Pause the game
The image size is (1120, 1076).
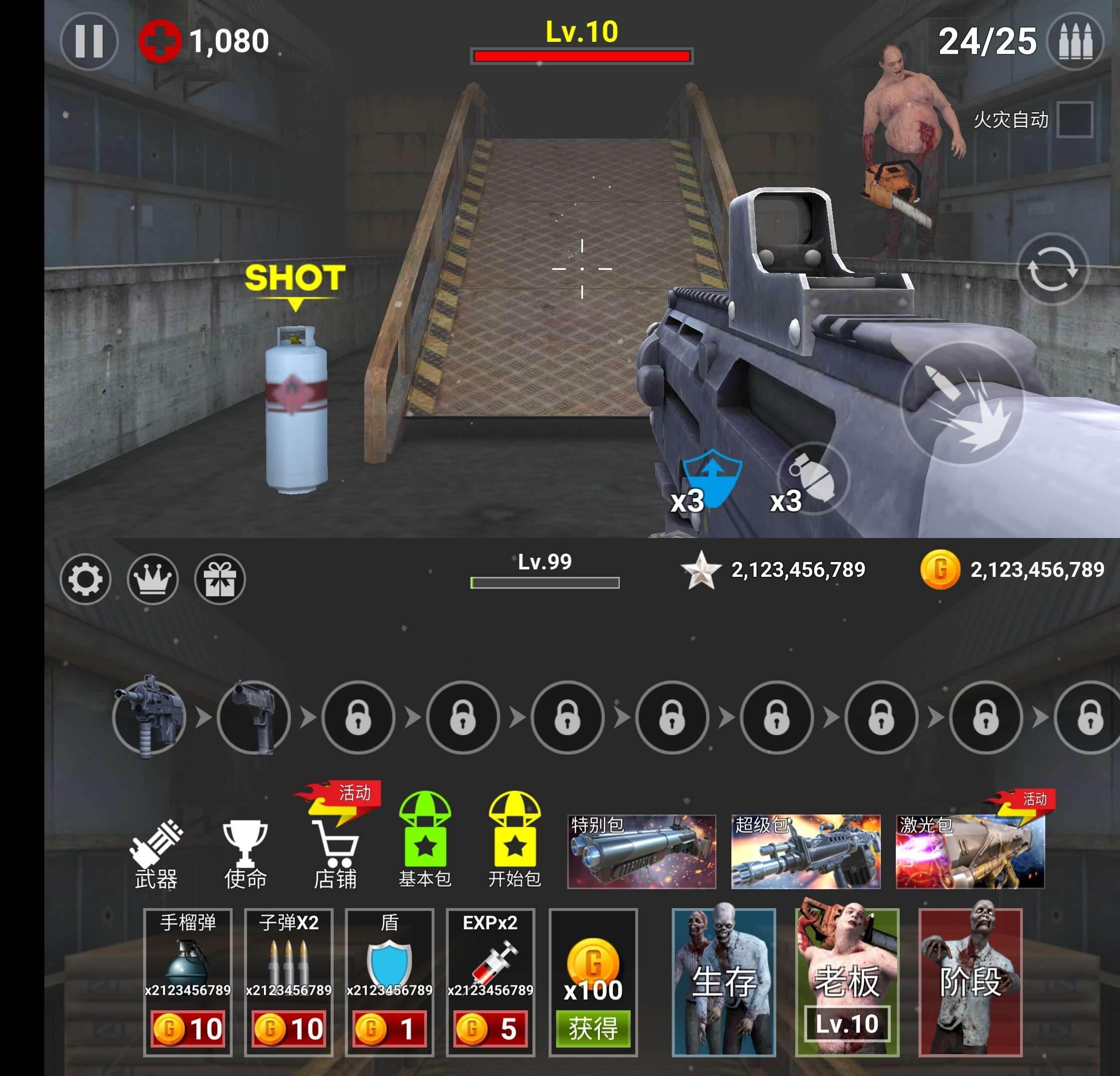(89, 41)
